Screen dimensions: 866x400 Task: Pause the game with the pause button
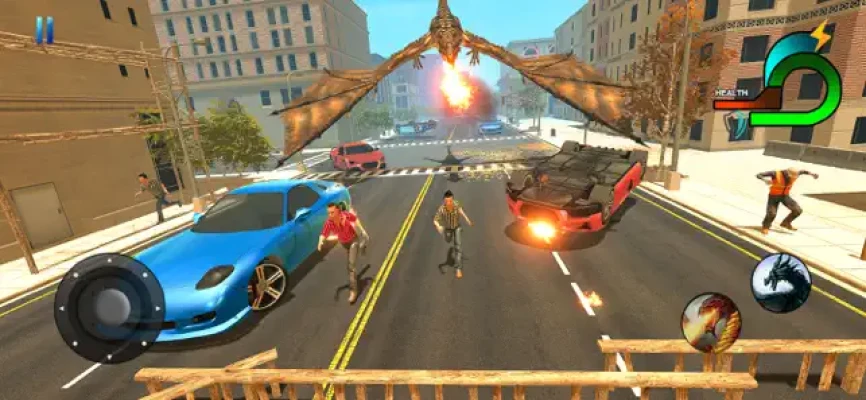[x=44, y=30]
